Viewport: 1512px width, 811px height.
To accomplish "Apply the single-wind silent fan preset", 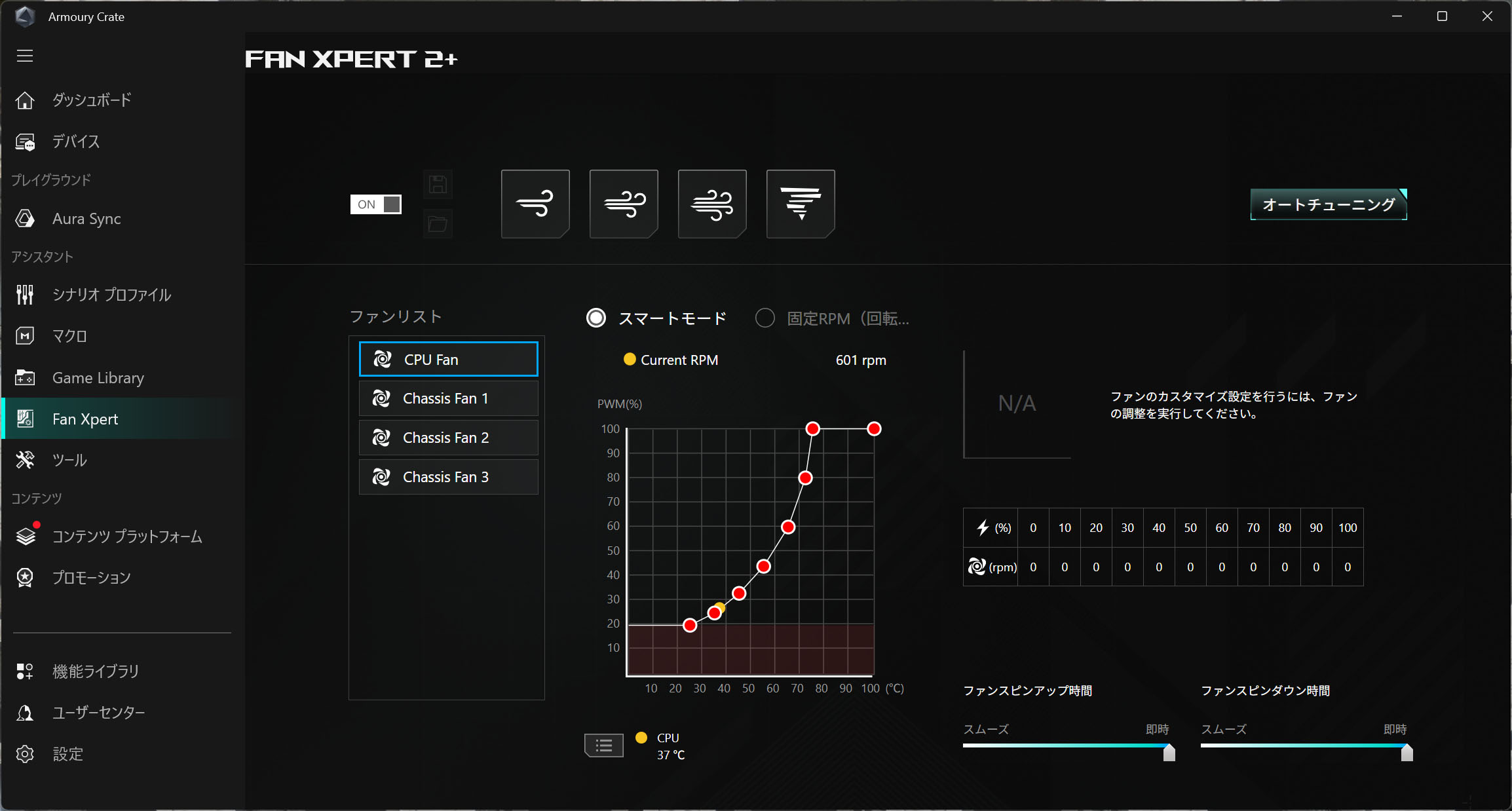I will click(x=535, y=204).
